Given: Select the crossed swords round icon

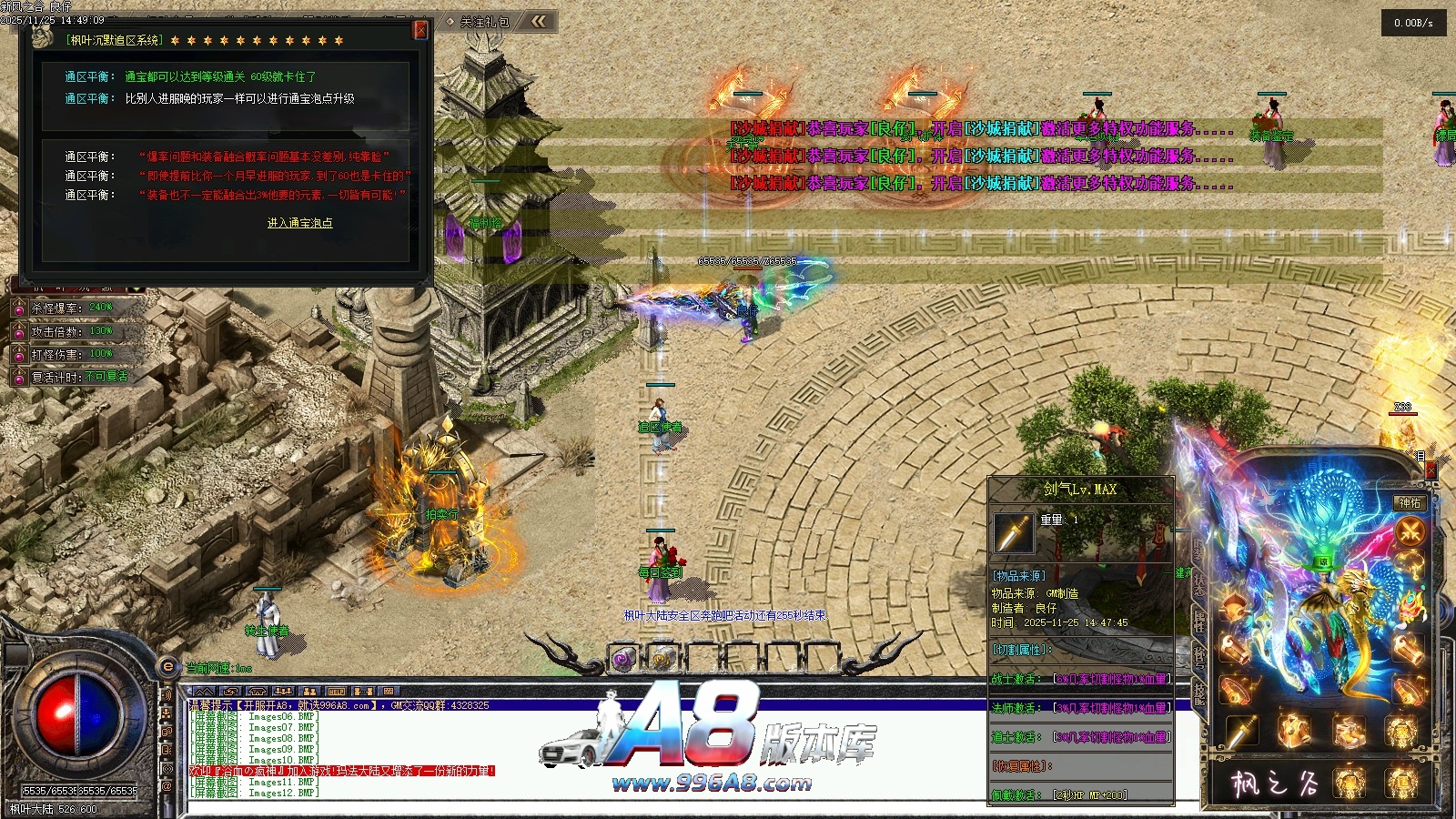Looking at the screenshot, I should click(x=1410, y=531).
